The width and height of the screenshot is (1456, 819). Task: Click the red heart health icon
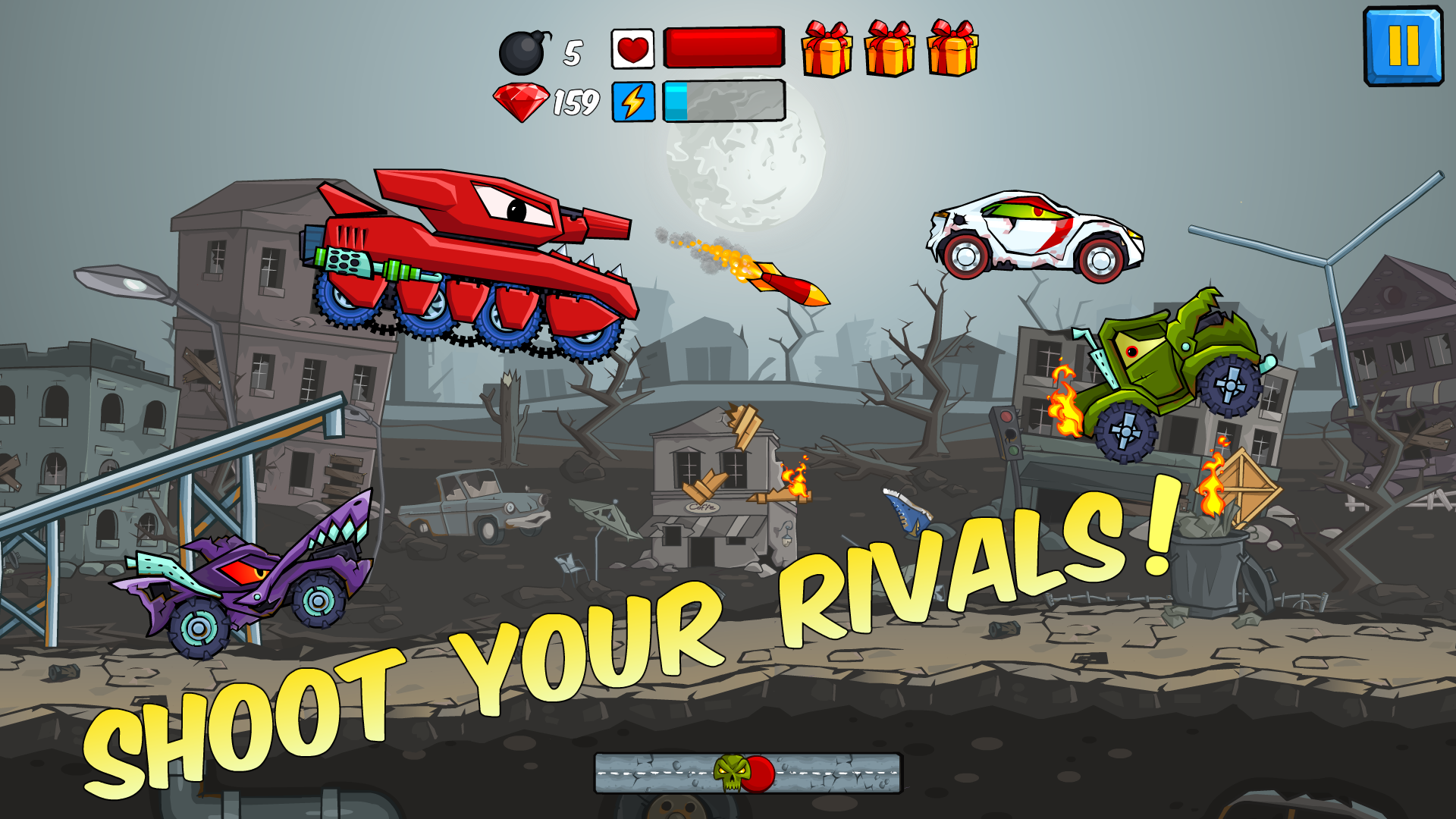632,49
